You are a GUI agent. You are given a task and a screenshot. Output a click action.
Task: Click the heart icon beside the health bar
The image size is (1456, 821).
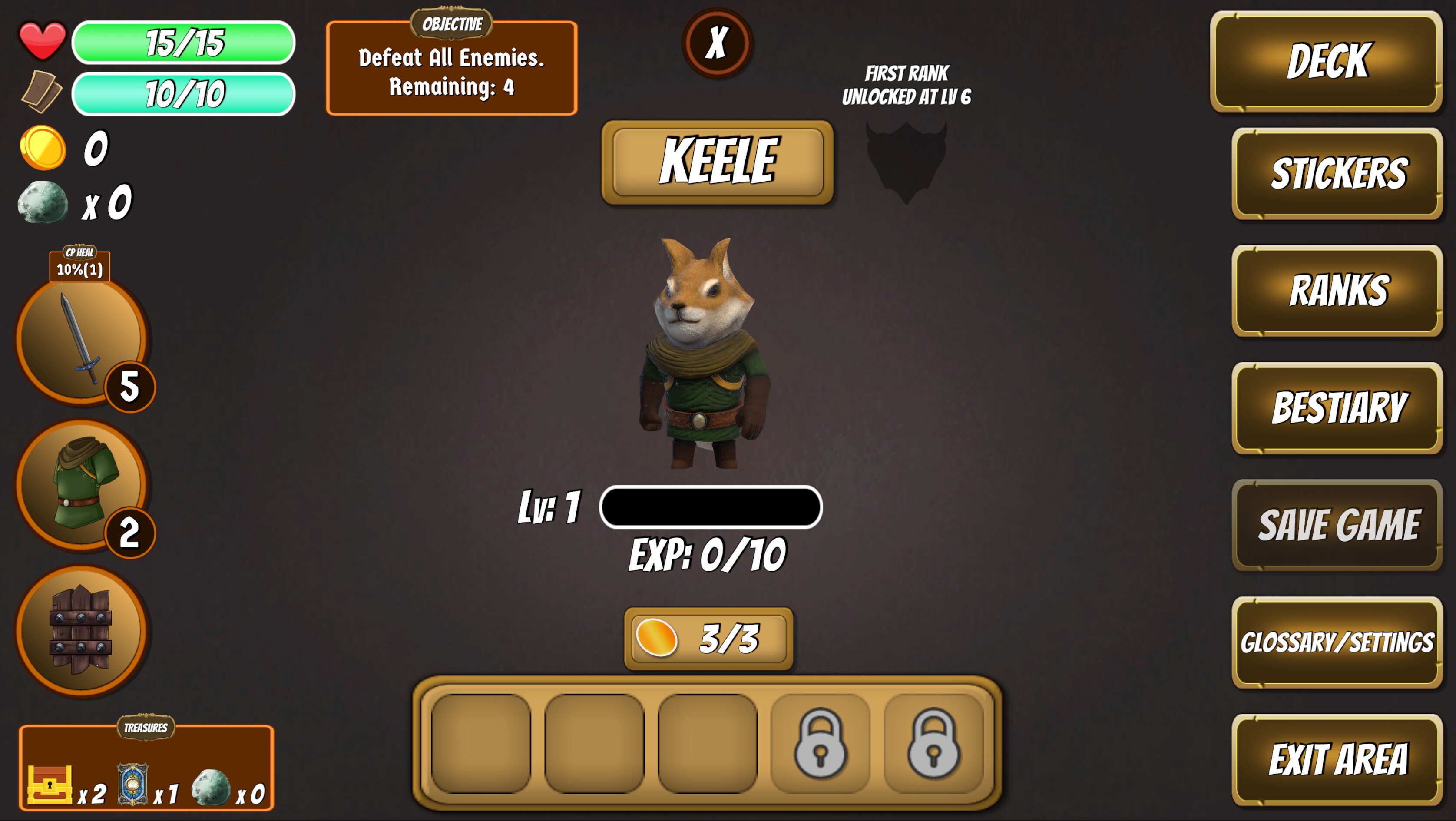coord(43,41)
